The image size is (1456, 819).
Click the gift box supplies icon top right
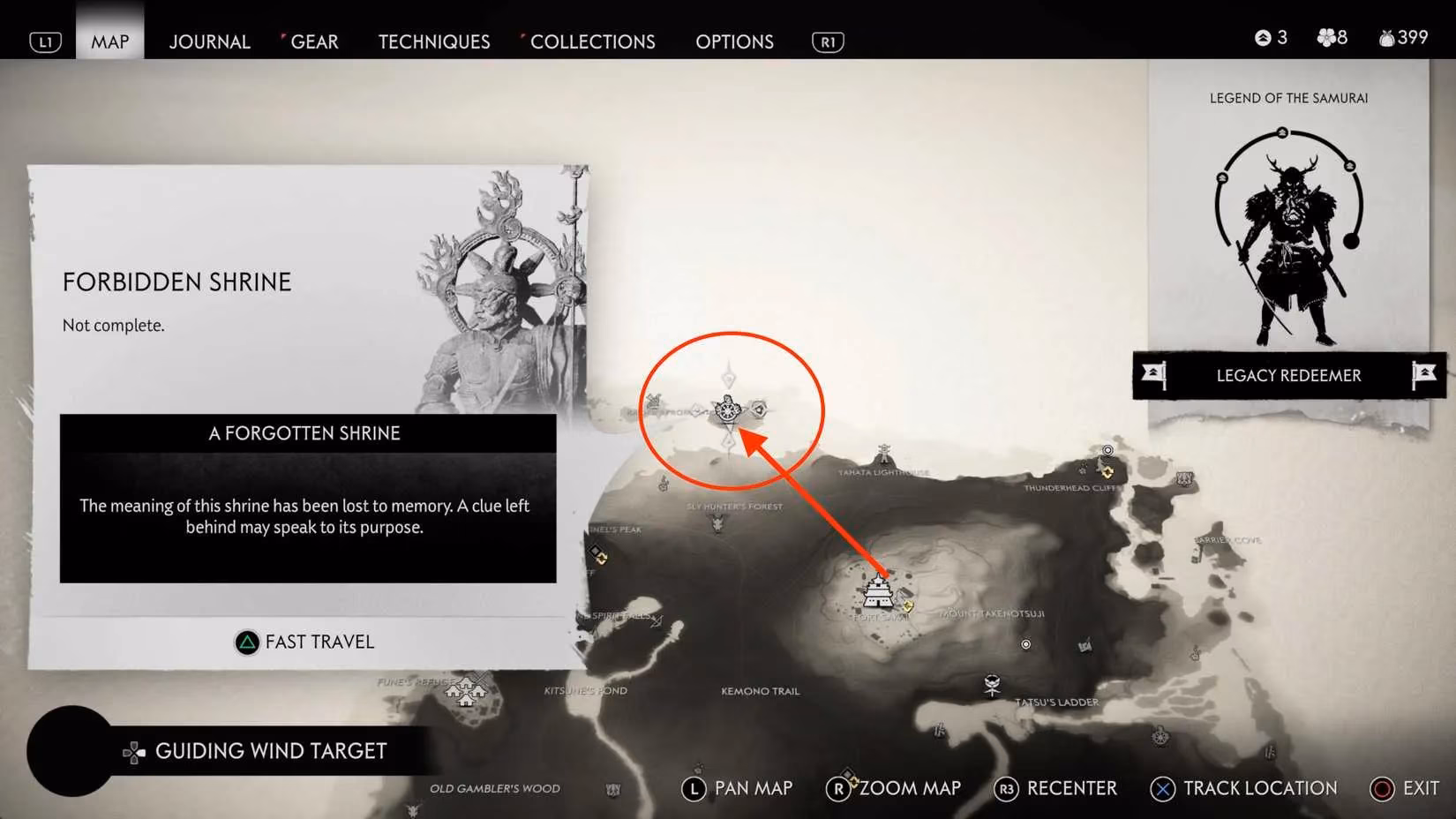(x=1385, y=37)
